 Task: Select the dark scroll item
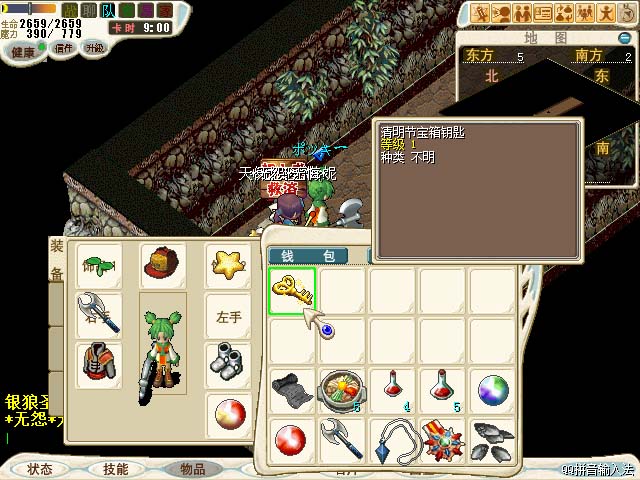292,388
